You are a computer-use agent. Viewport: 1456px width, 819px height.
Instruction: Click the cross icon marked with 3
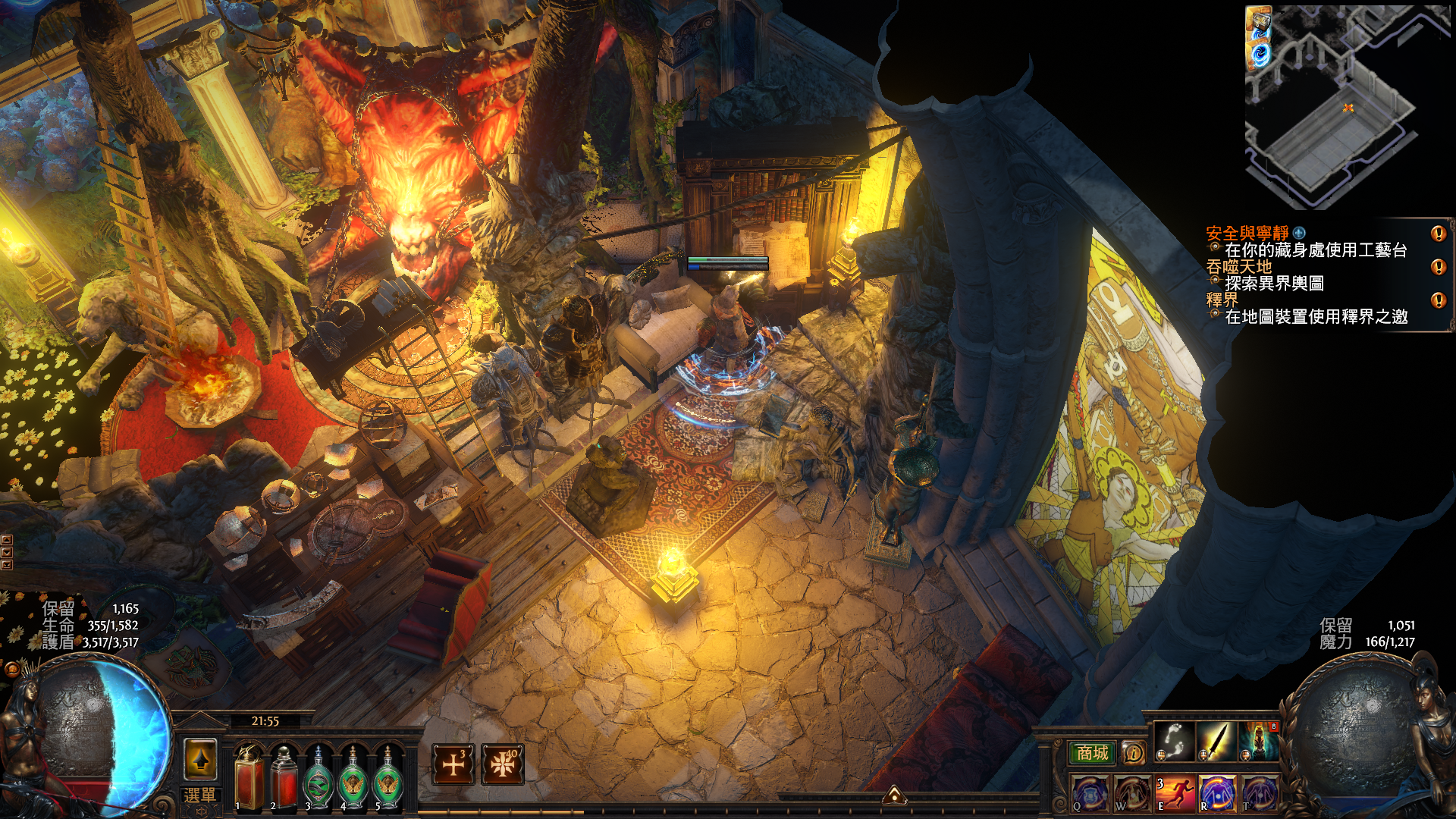[453, 764]
